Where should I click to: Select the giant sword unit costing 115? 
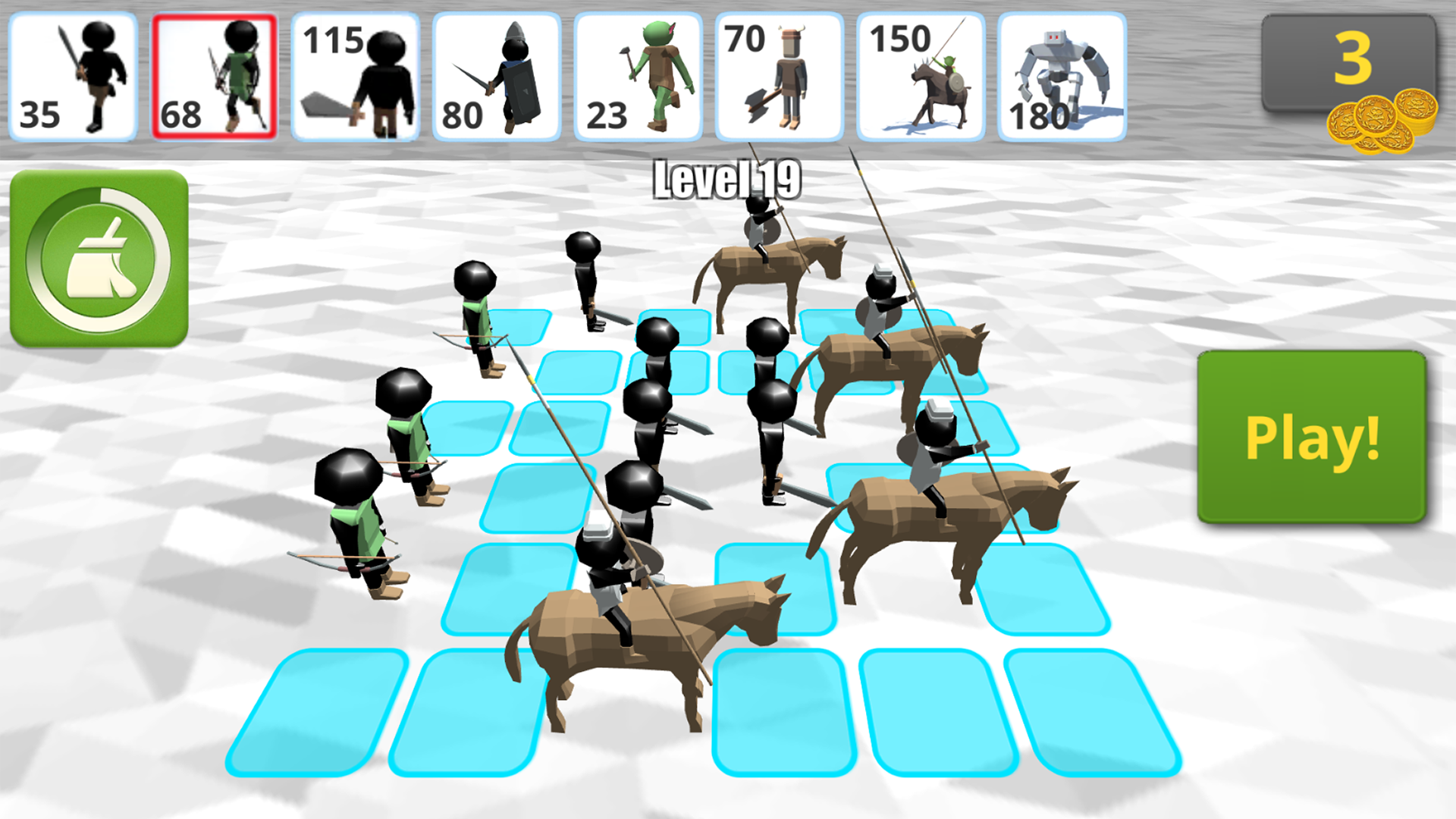[356, 74]
